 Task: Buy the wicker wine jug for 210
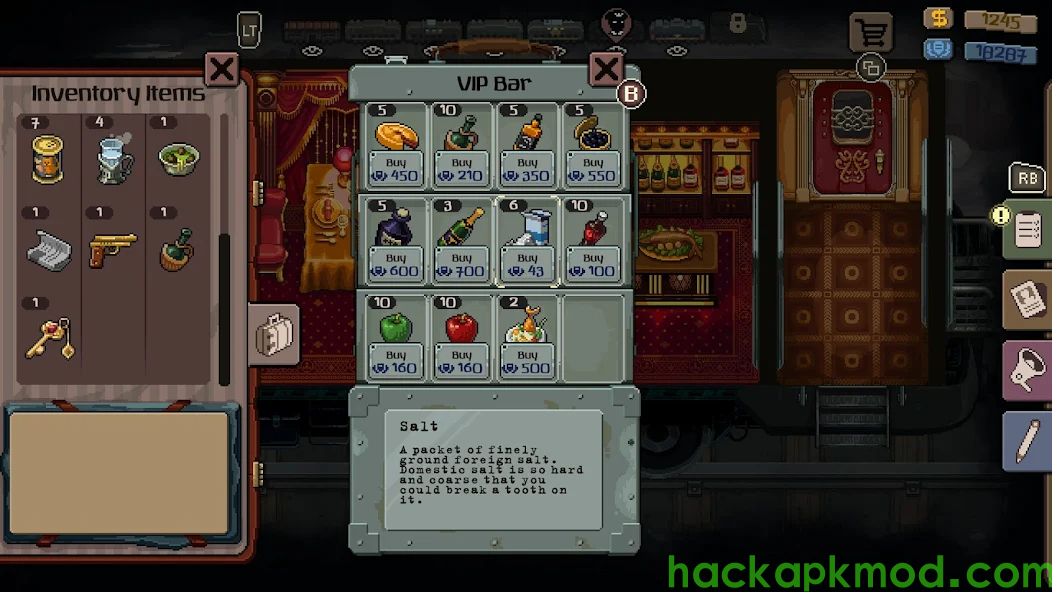(462, 169)
